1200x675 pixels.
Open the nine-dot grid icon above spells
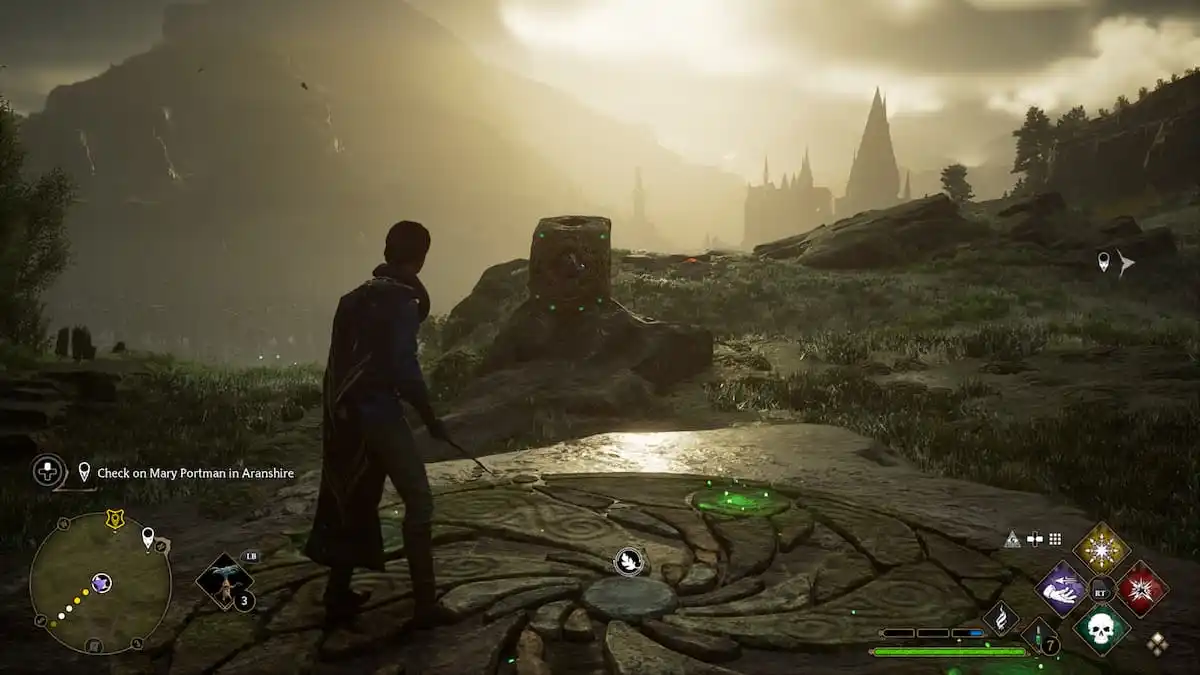(1053, 539)
